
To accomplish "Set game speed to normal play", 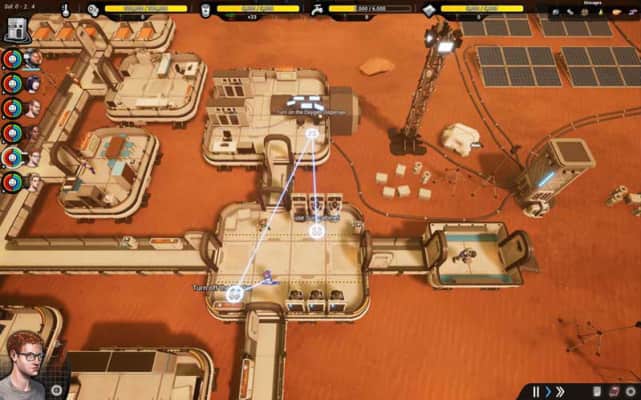I will 548,391.
